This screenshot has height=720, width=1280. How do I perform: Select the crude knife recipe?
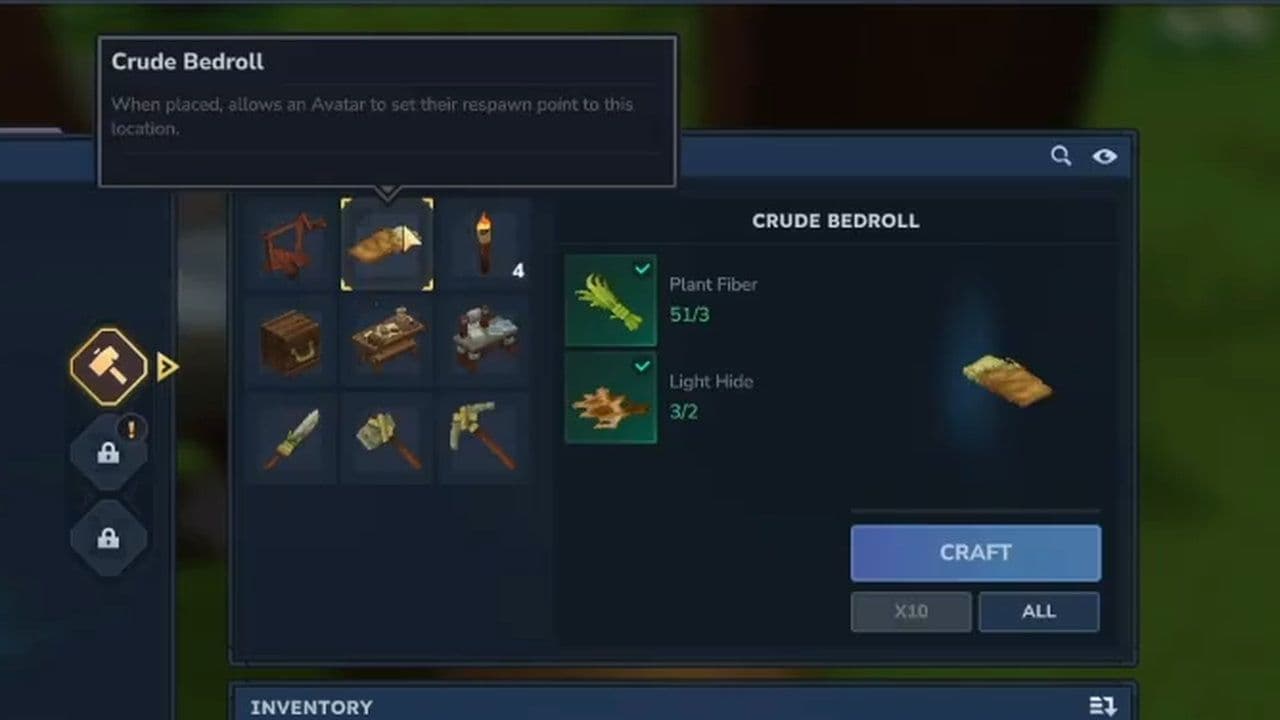coord(288,437)
